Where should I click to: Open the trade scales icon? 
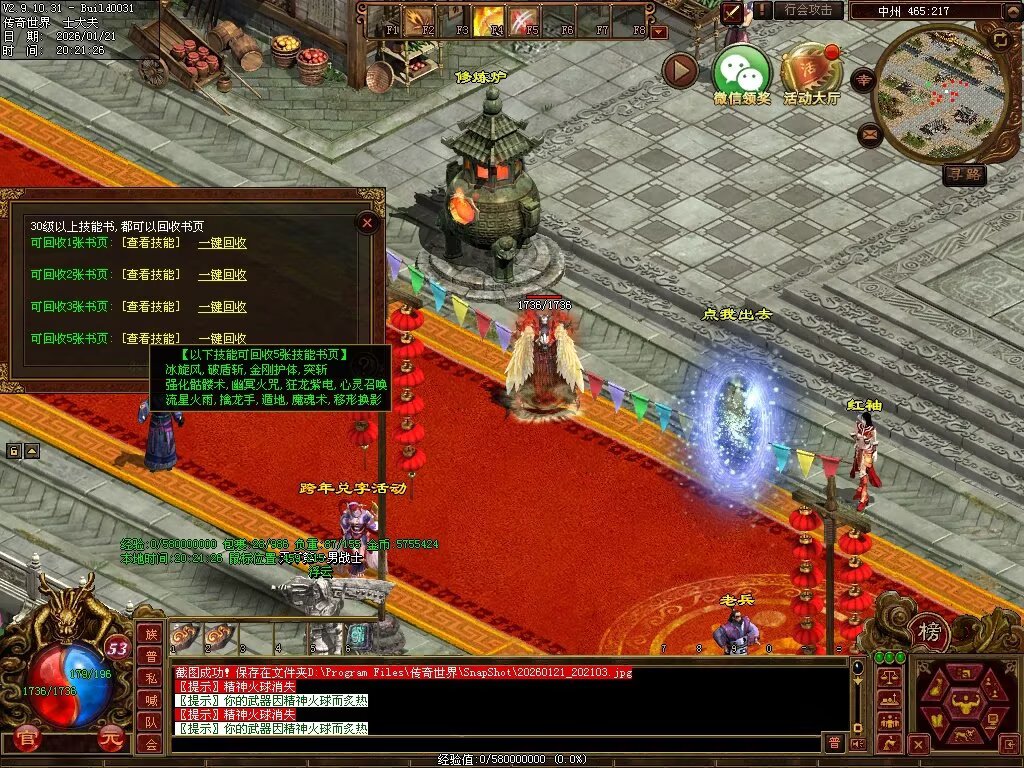click(887, 678)
